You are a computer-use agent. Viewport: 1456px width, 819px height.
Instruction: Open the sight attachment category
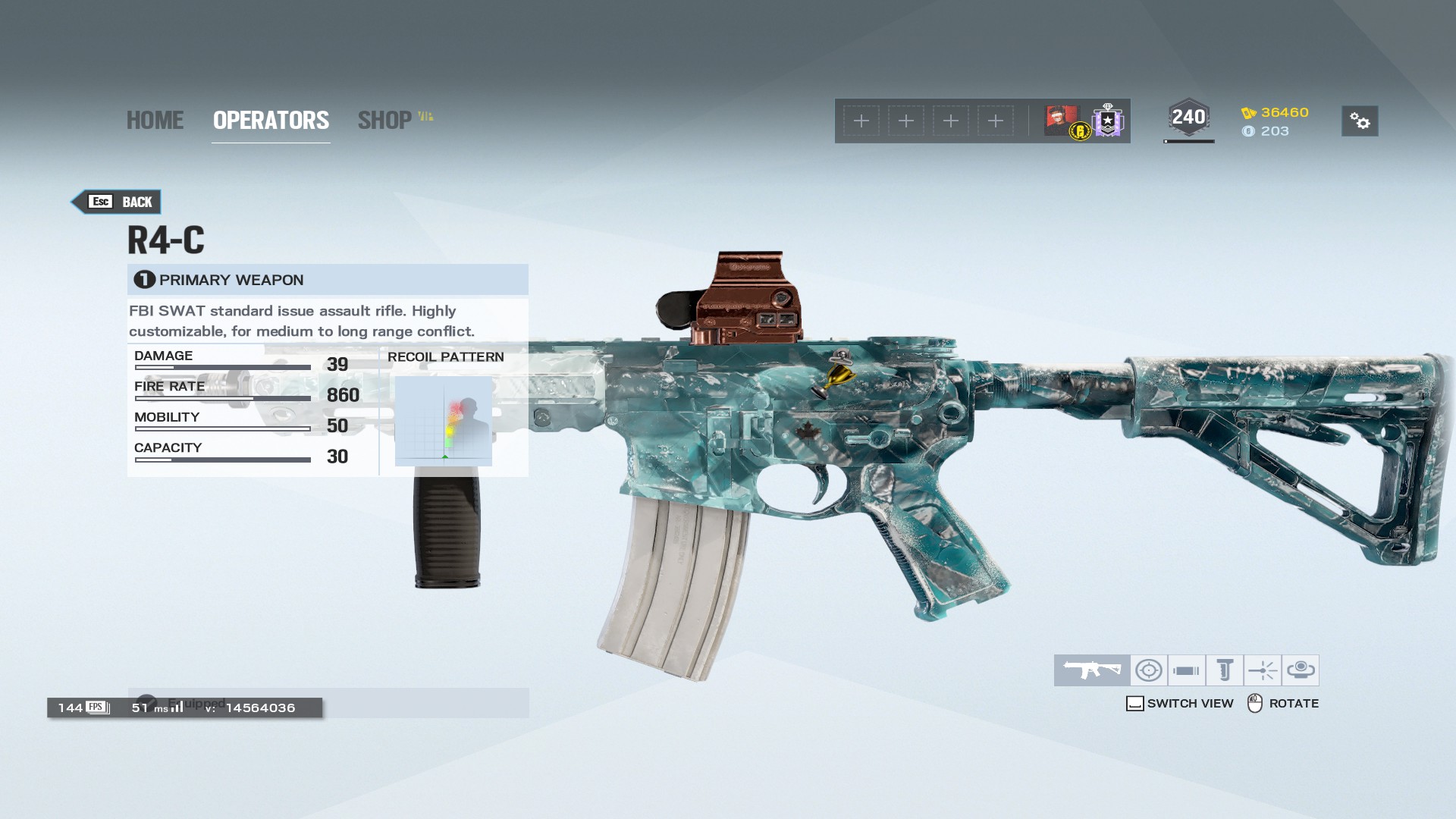1149,670
